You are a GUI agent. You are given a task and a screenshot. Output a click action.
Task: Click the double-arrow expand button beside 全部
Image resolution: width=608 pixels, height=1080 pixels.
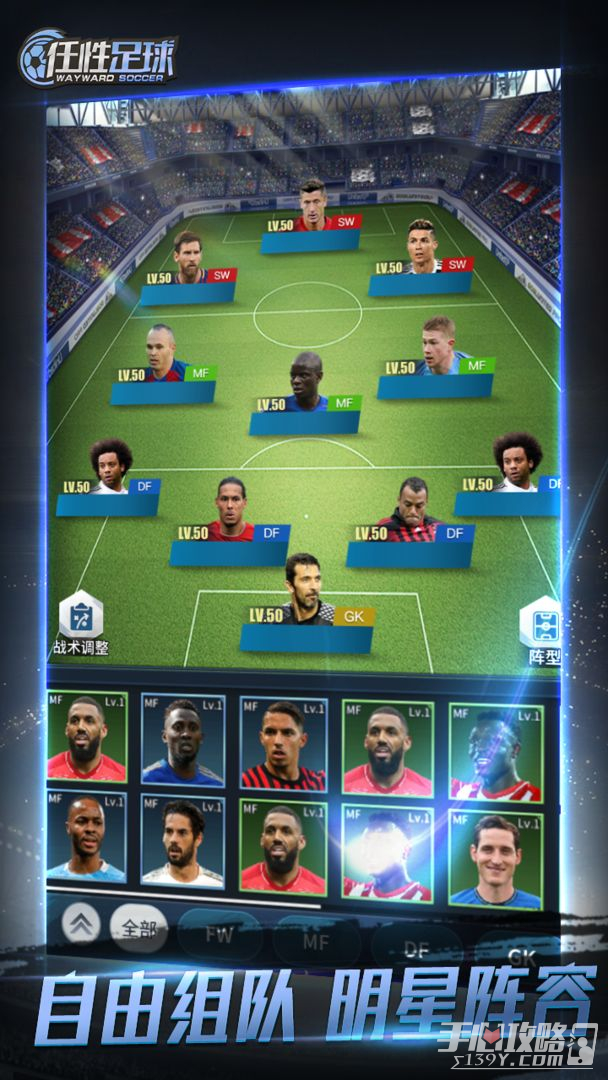coord(84,925)
